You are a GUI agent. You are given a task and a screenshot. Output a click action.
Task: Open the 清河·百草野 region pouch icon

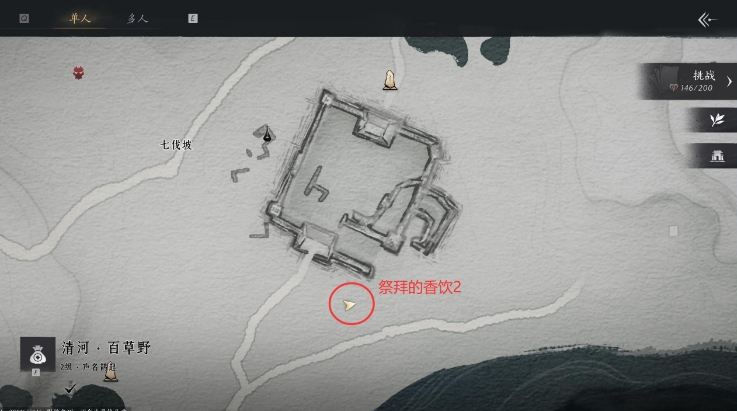tap(38, 353)
